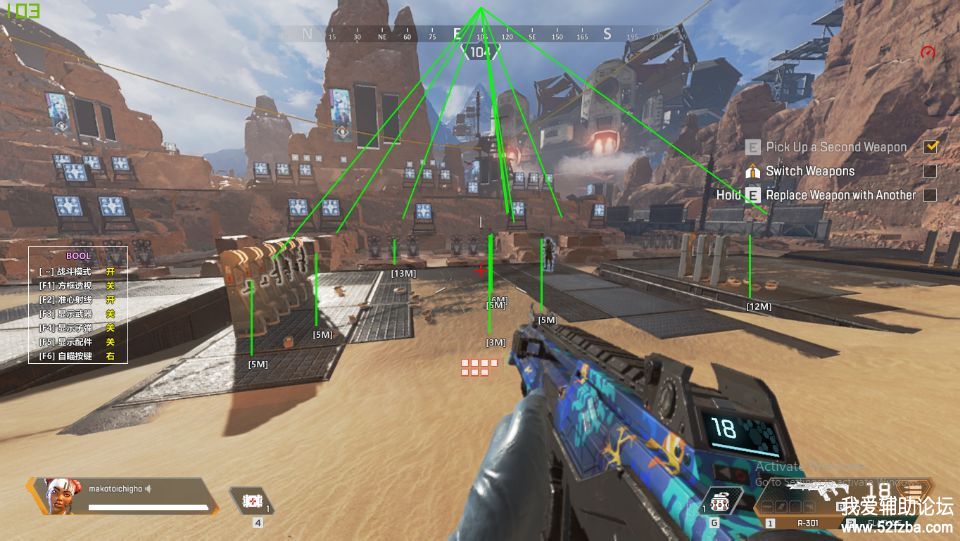Tick the Switch Weapons objective checkbox
This screenshot has width=960, height=541.
pos(931,171)
